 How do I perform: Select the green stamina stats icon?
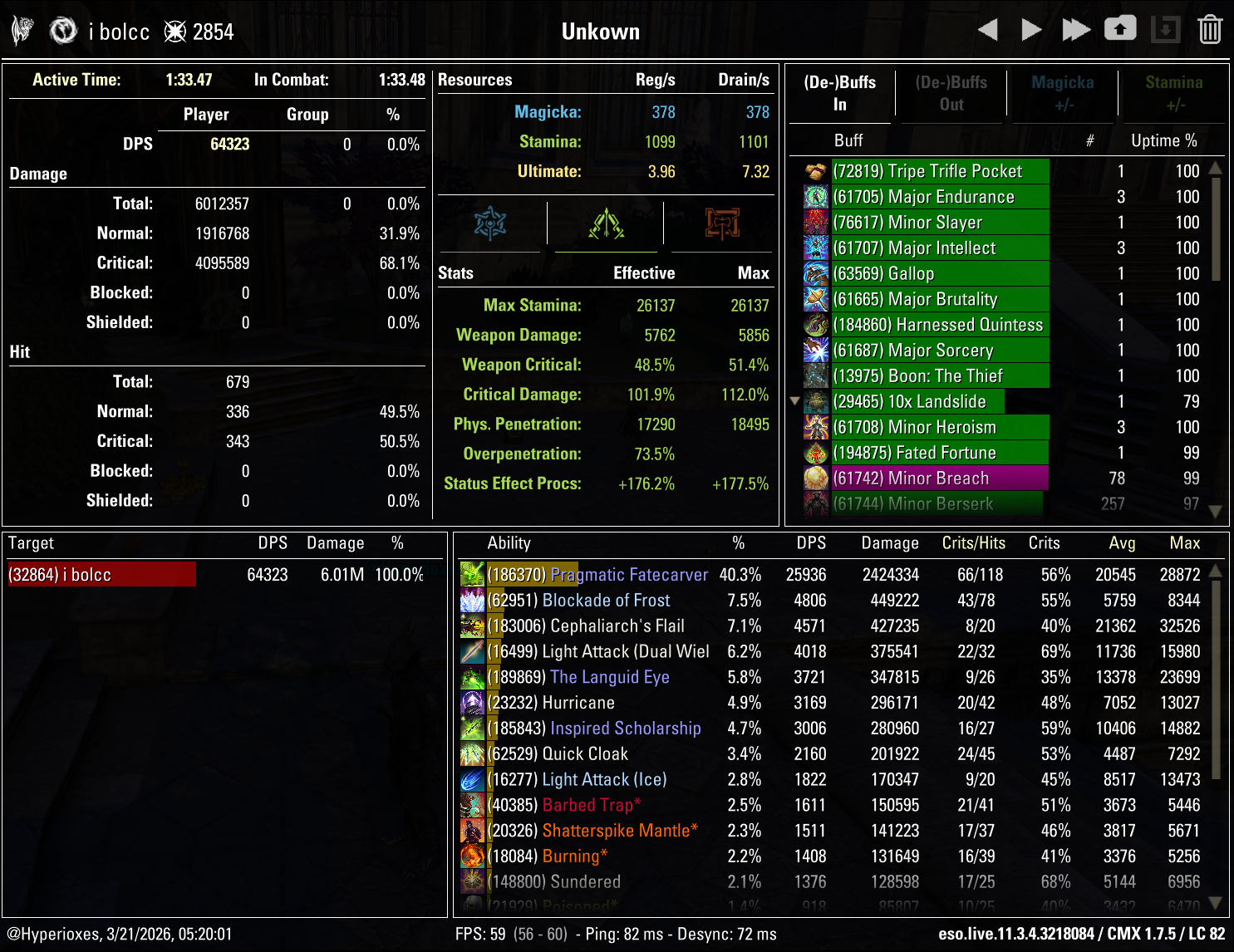point(605,223)
